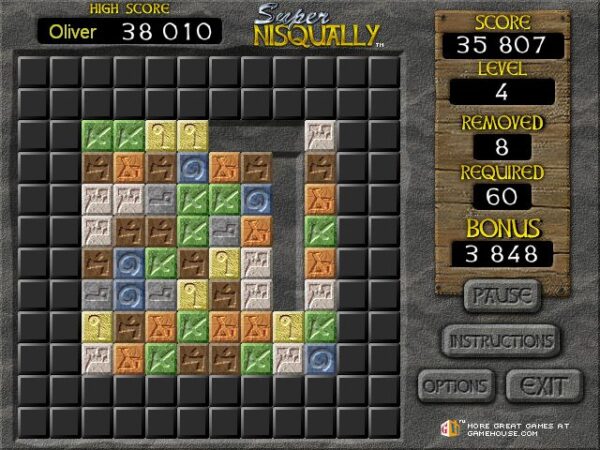Open the Options menu

pos(455,385)
